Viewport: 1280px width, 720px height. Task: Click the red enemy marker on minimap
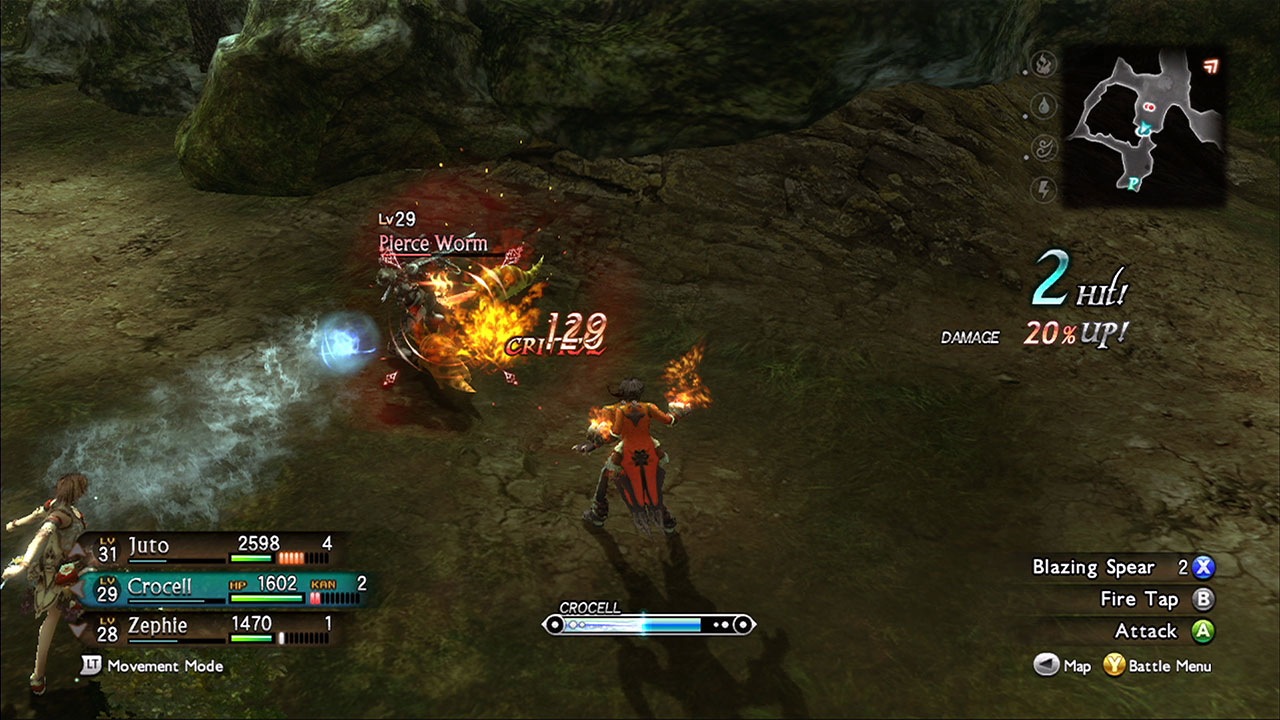click(x=1148, y=104)
